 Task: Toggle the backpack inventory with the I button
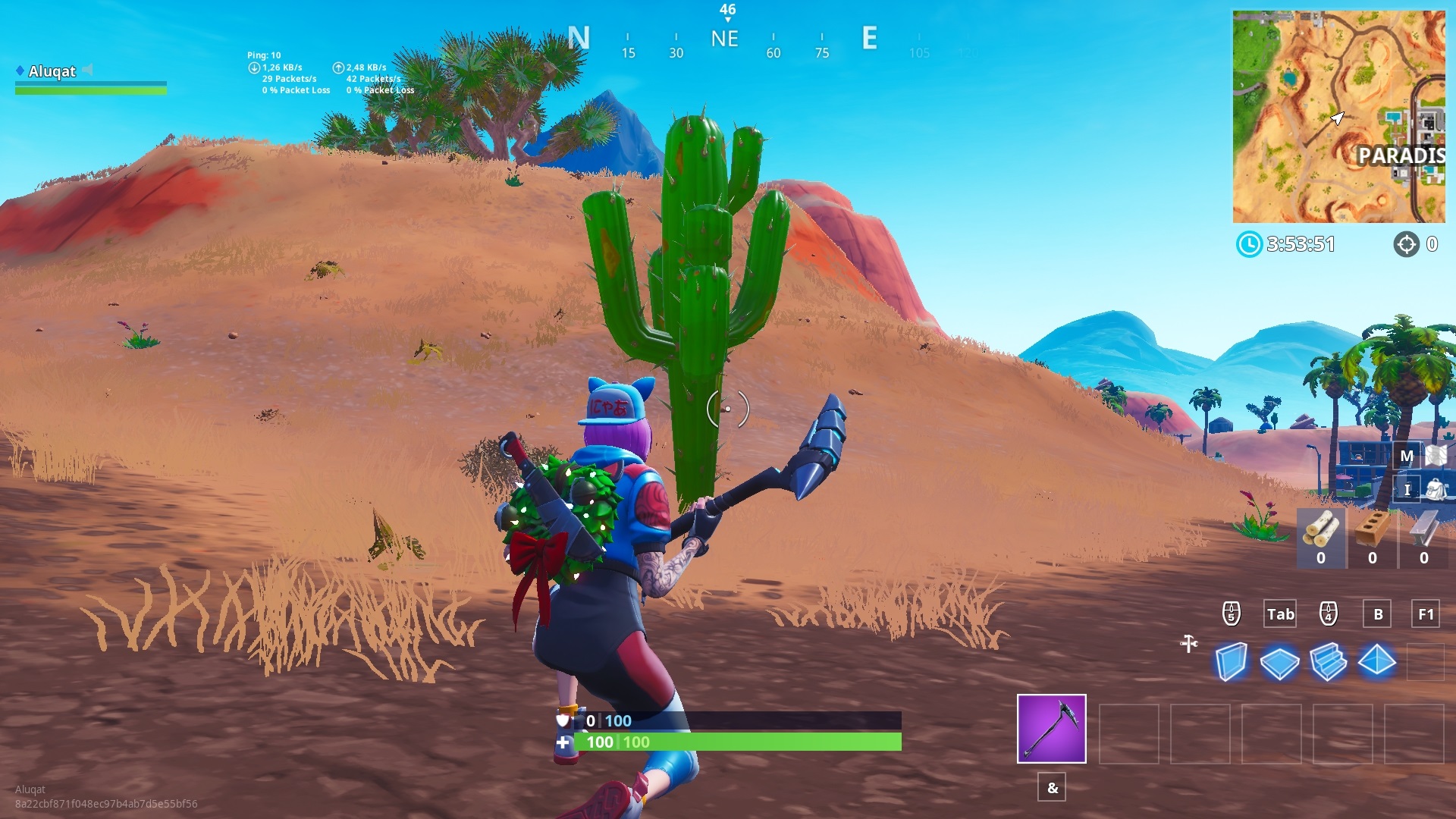(1407, 489)
